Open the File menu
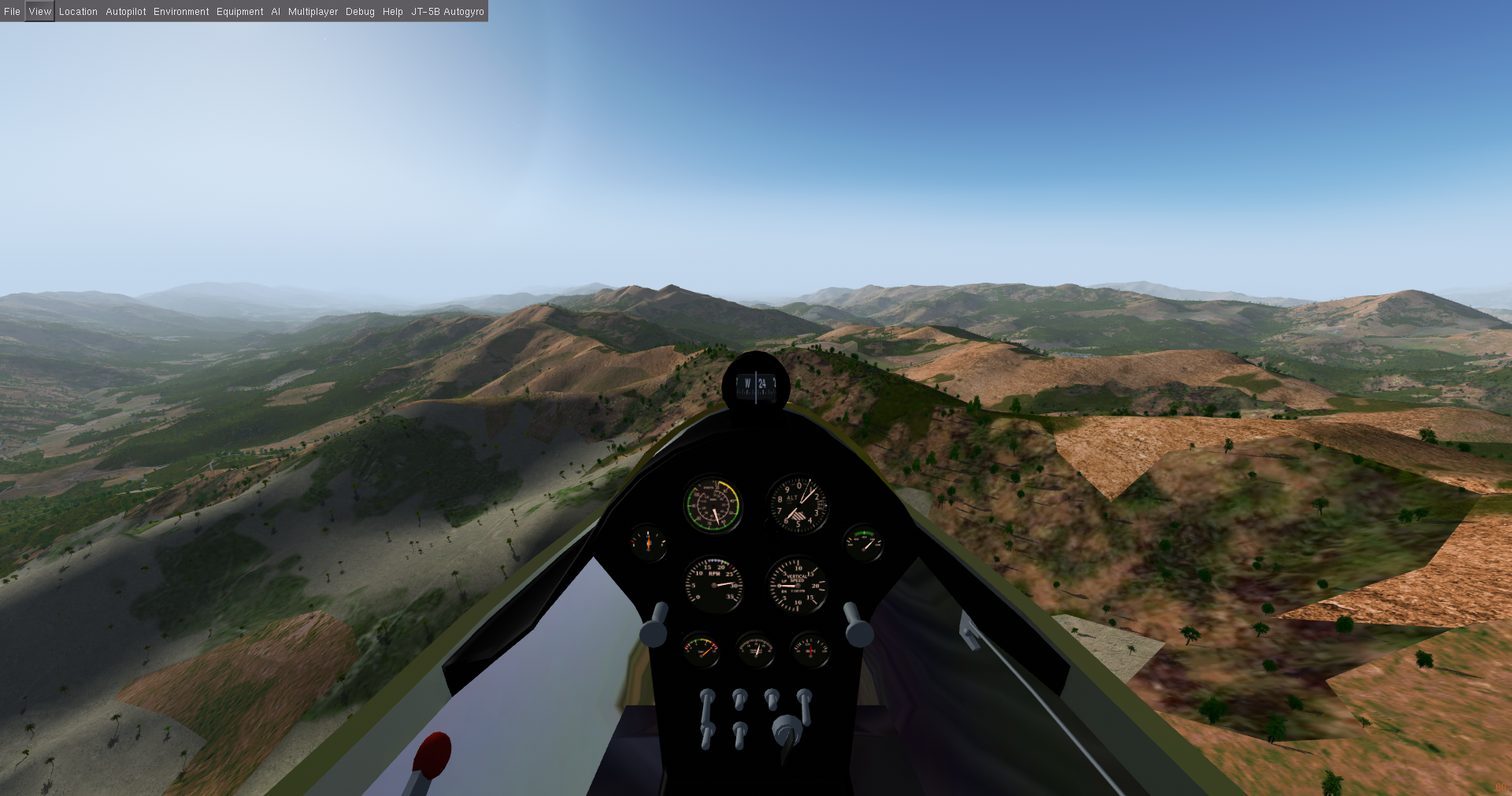 (x=12, y=12)
